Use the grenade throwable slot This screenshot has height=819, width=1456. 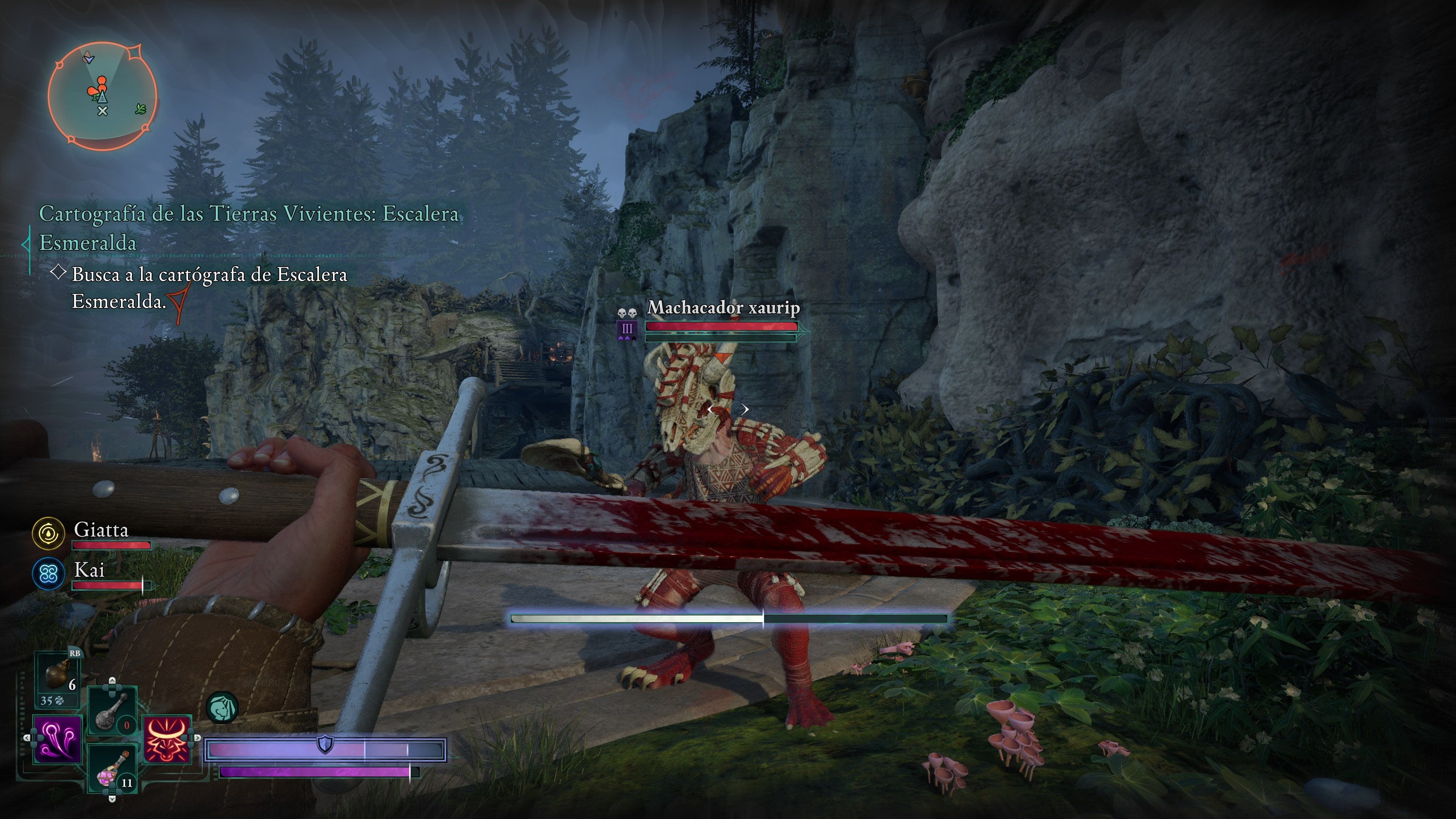click(x=57, y=676)
